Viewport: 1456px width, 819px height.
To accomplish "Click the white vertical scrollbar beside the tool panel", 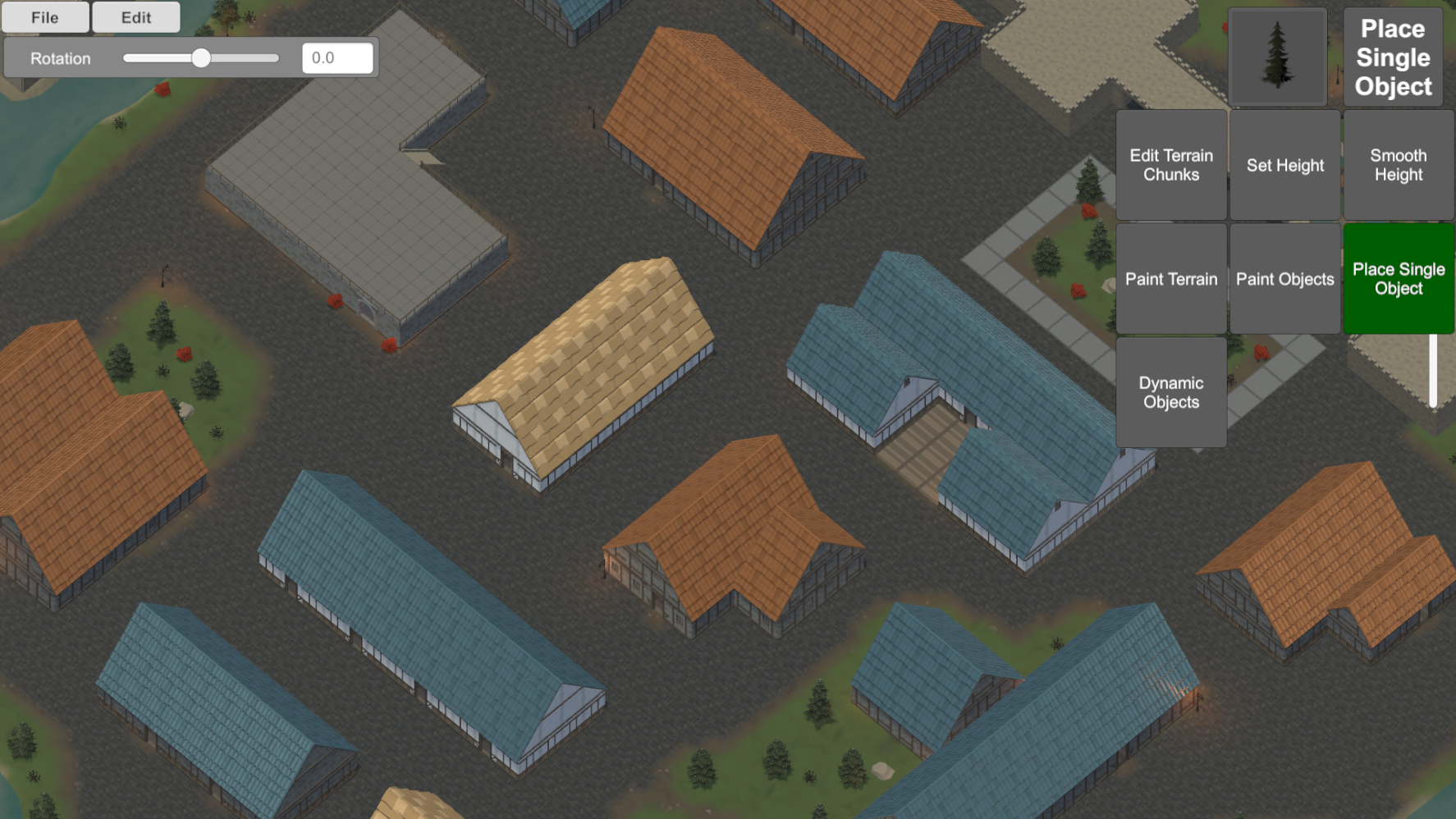I will click(1433, 370).
